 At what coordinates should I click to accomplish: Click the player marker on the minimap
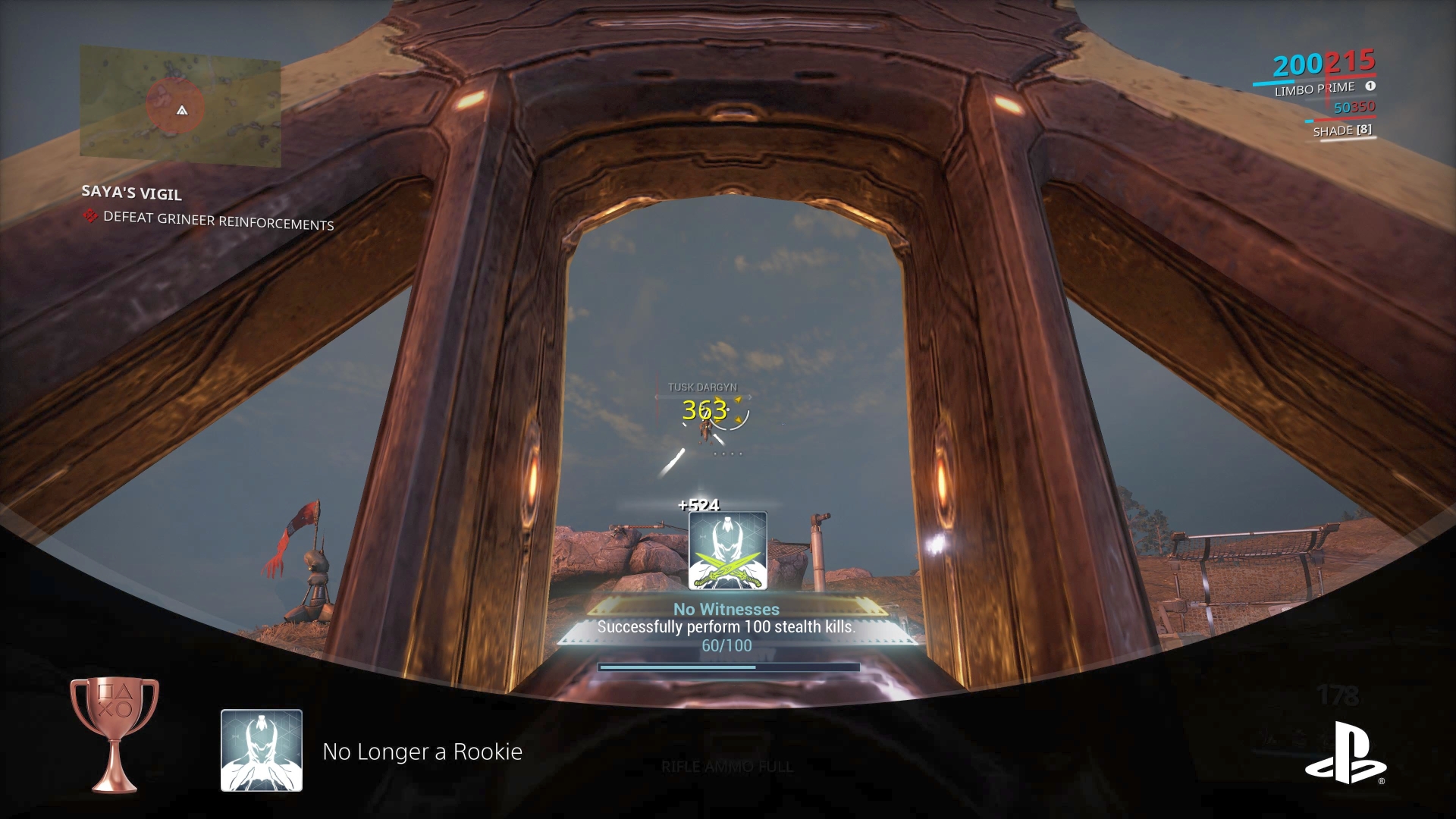coord(182,111)
